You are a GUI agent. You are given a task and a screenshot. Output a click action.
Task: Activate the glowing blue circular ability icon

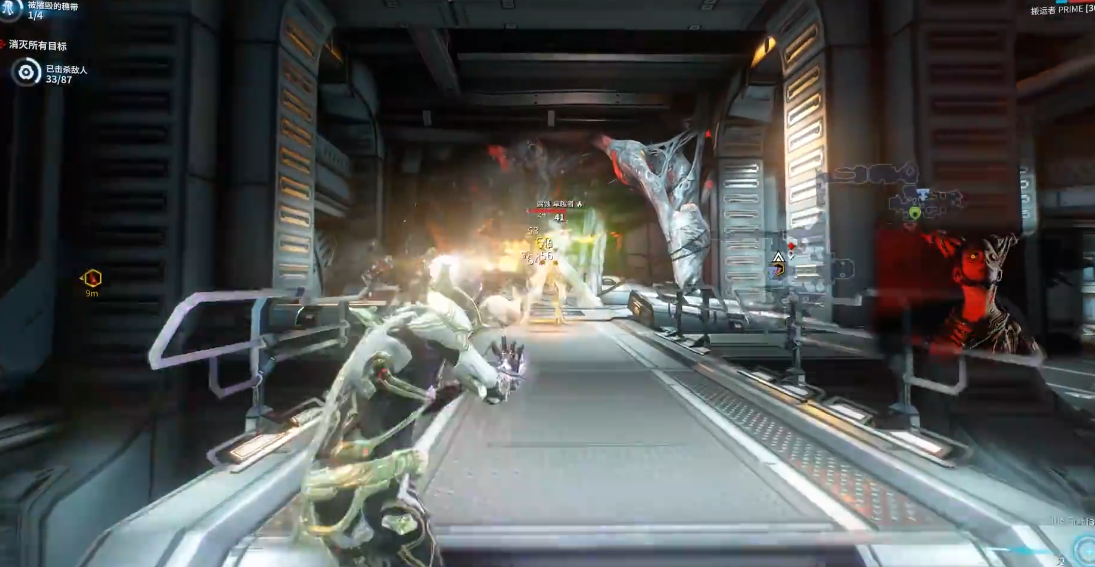pyautogui.click(x=1083, y=549)
